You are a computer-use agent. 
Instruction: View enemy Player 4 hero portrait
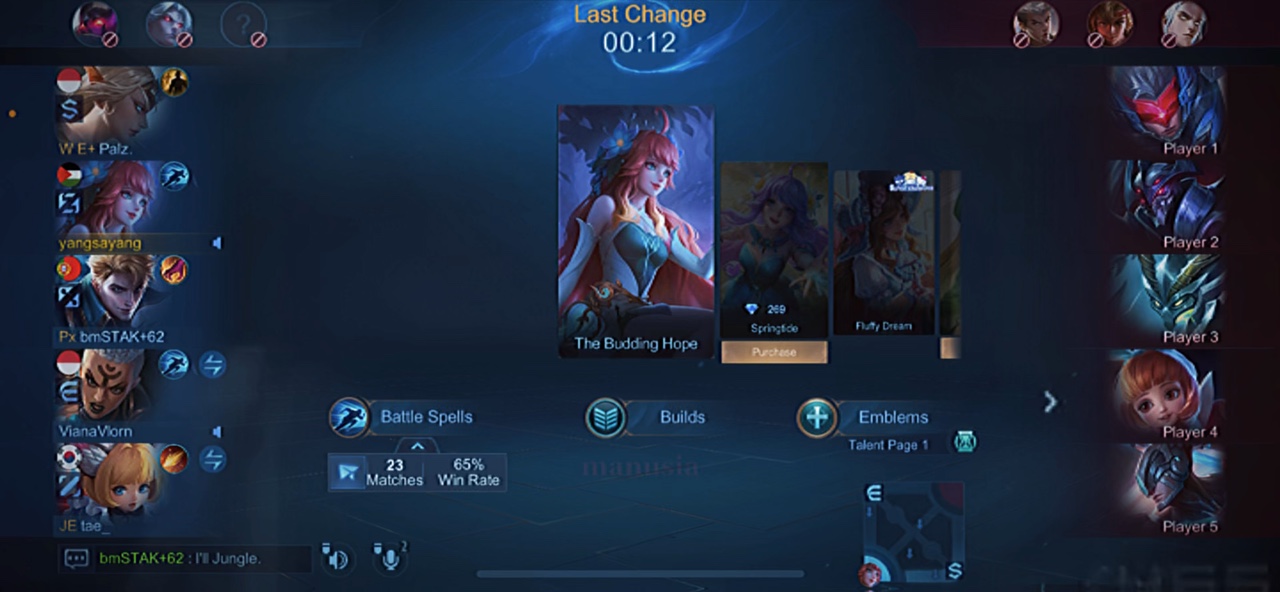tap(1165, 390)
